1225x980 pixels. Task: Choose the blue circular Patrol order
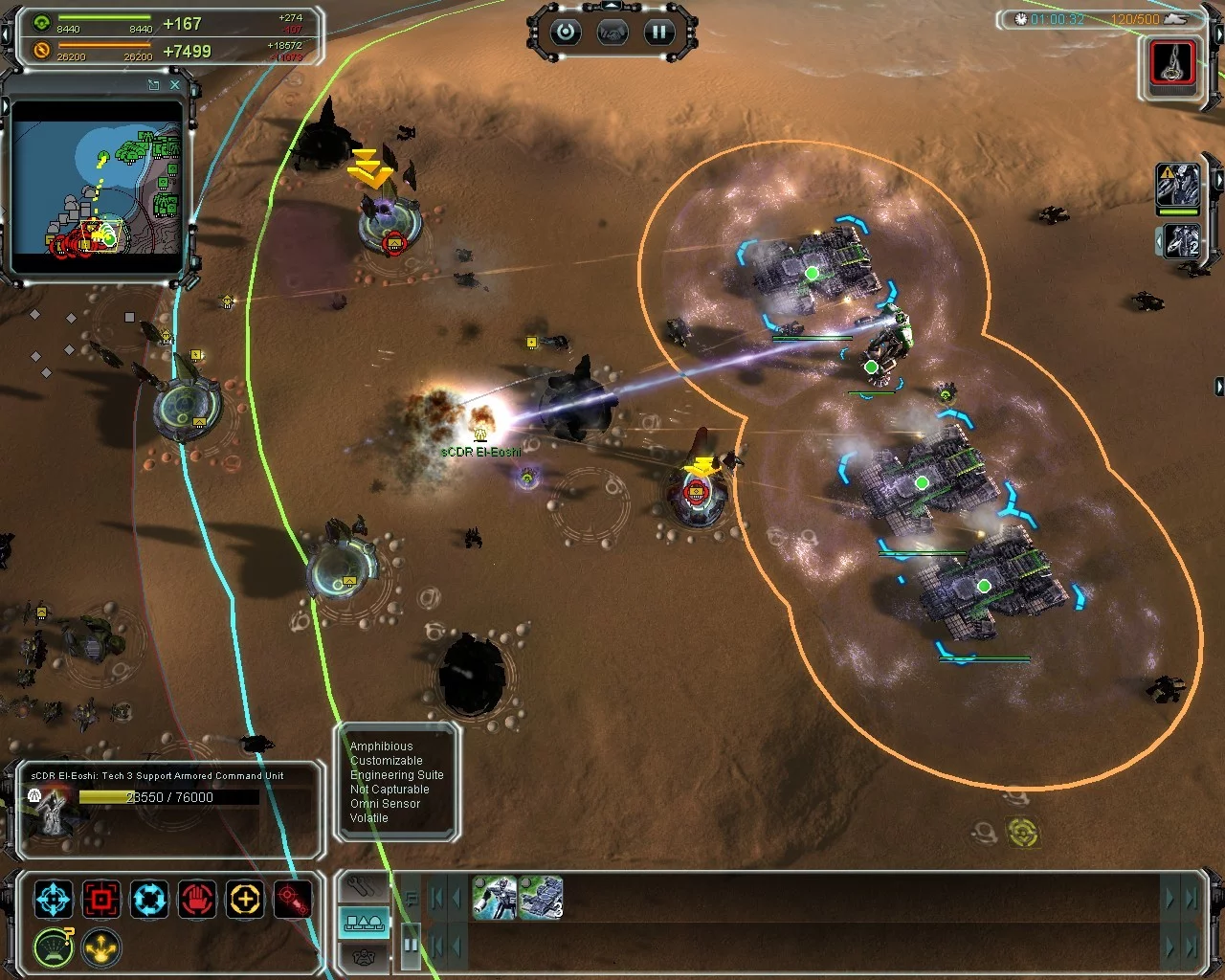(x=149, y=900)
